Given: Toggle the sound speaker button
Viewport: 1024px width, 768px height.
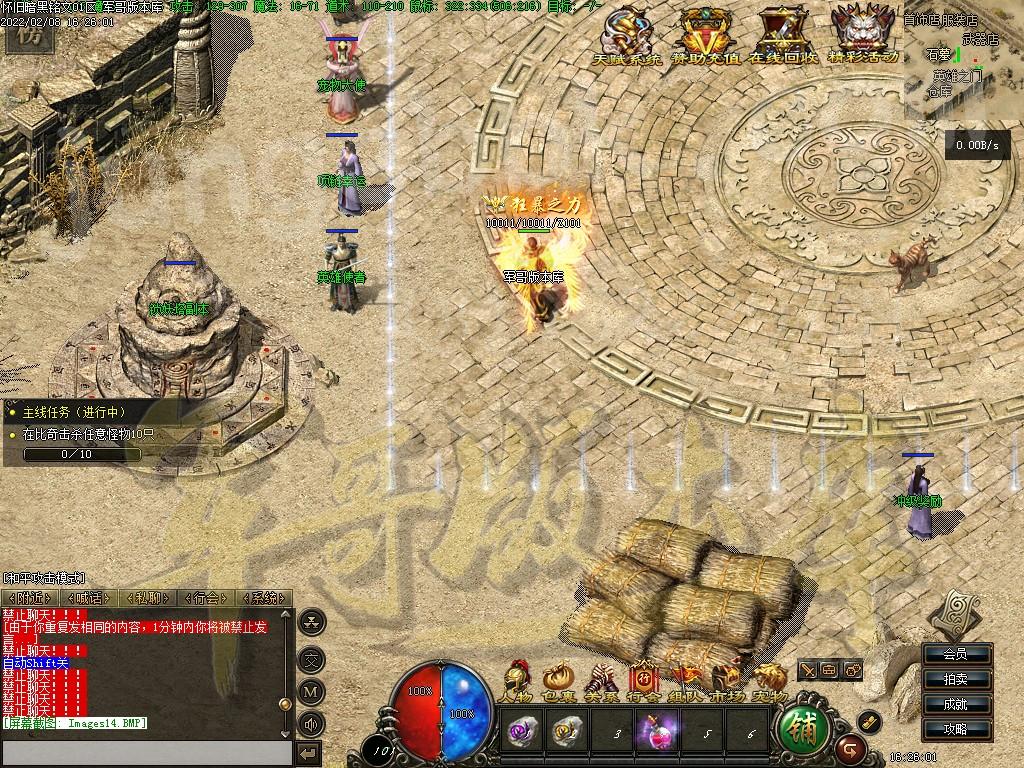Looking at the screenshot, I should pos(312,724).
